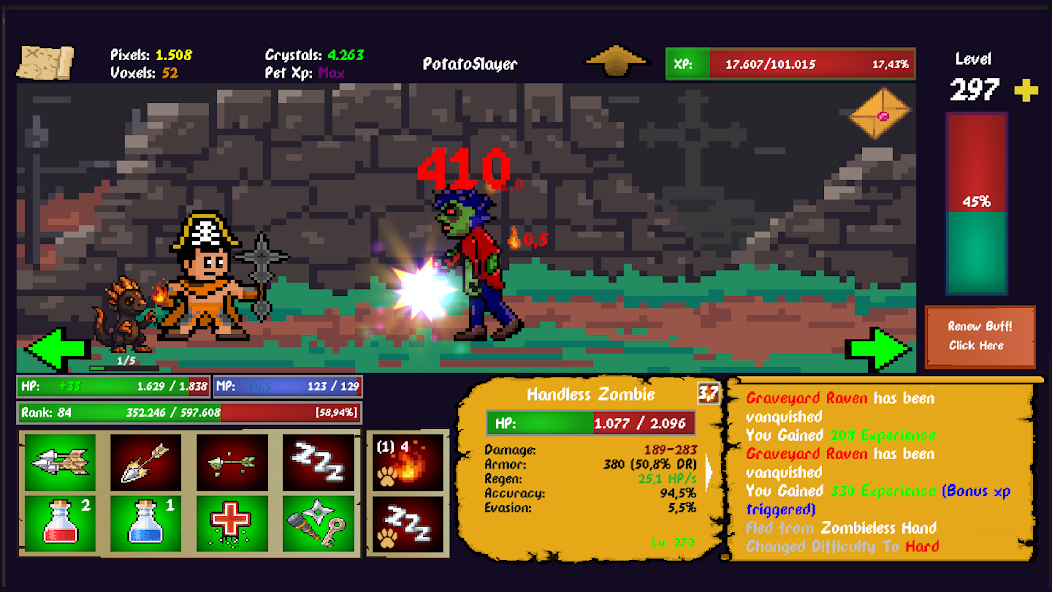
Task: Drink the blue mana potion
Action: [x=146, y=522]
